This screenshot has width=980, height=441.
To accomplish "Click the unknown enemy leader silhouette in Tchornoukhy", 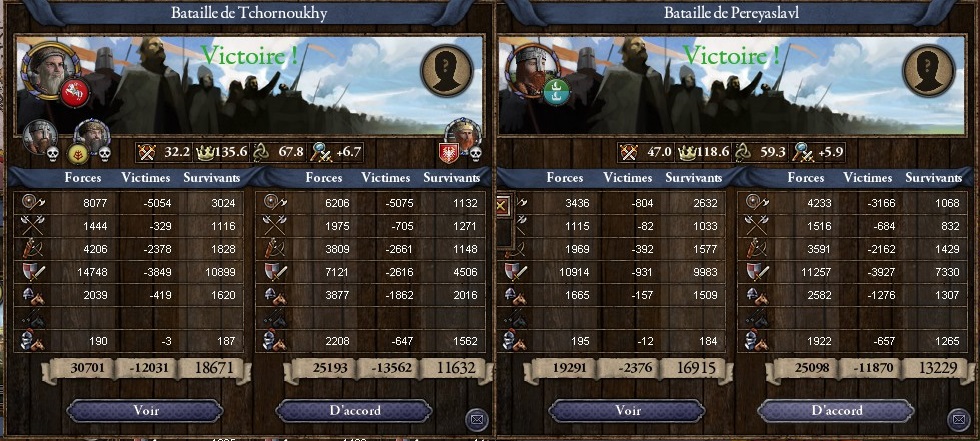I will pos(446,70).
